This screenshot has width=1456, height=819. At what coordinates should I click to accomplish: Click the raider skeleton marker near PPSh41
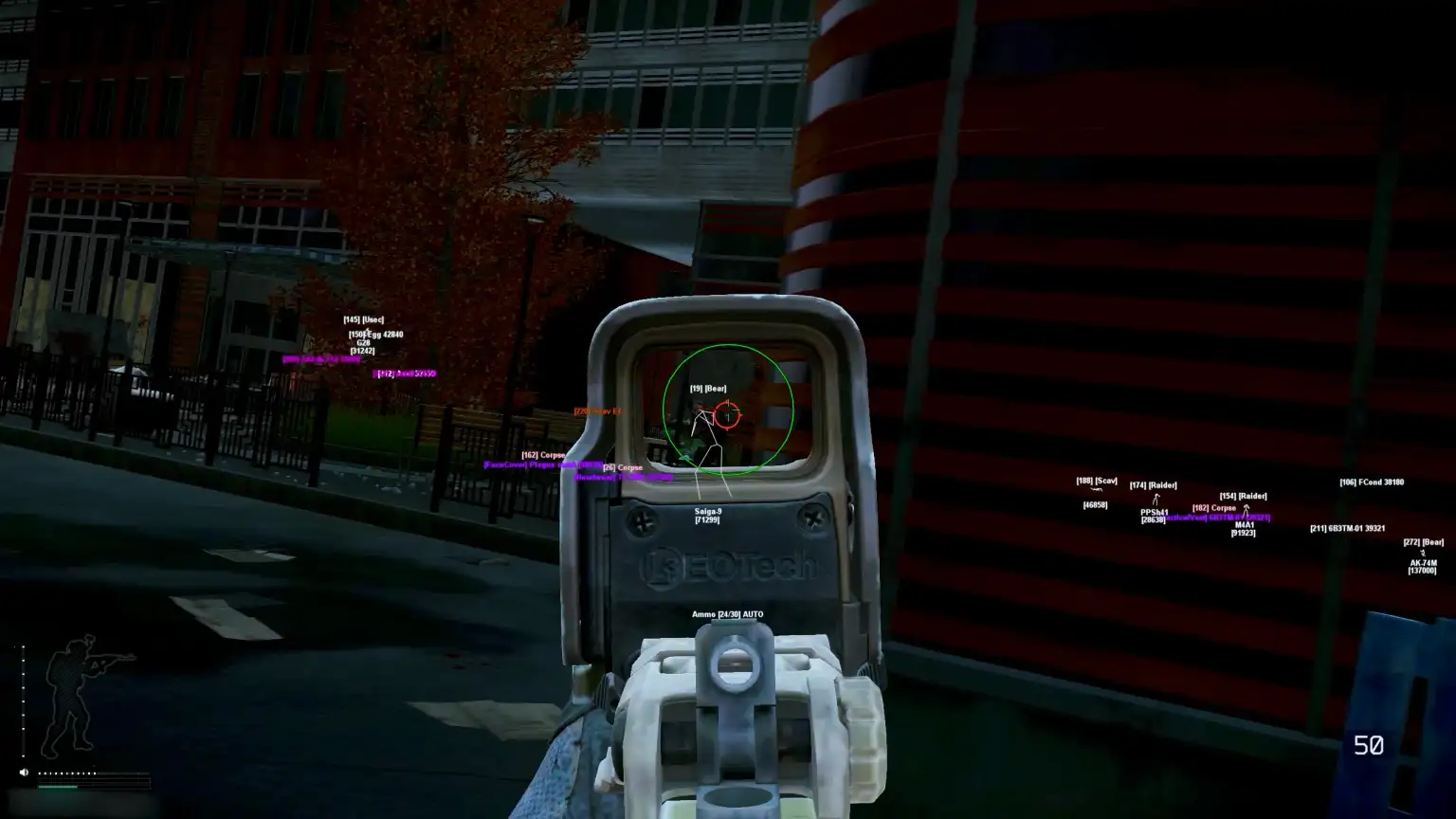1156,500
